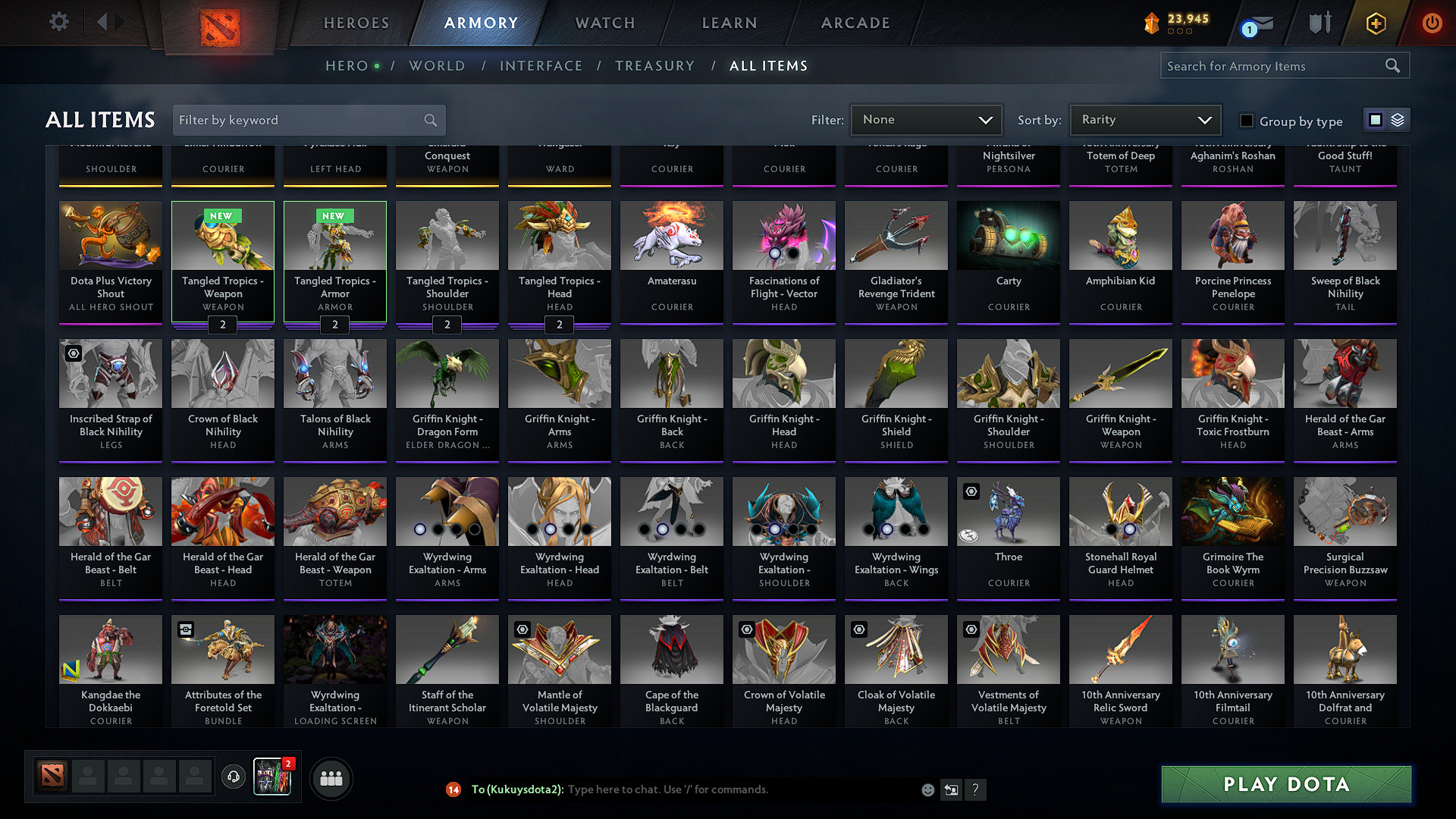Open the Dota Plus hexagon icon

(1375, 23)
